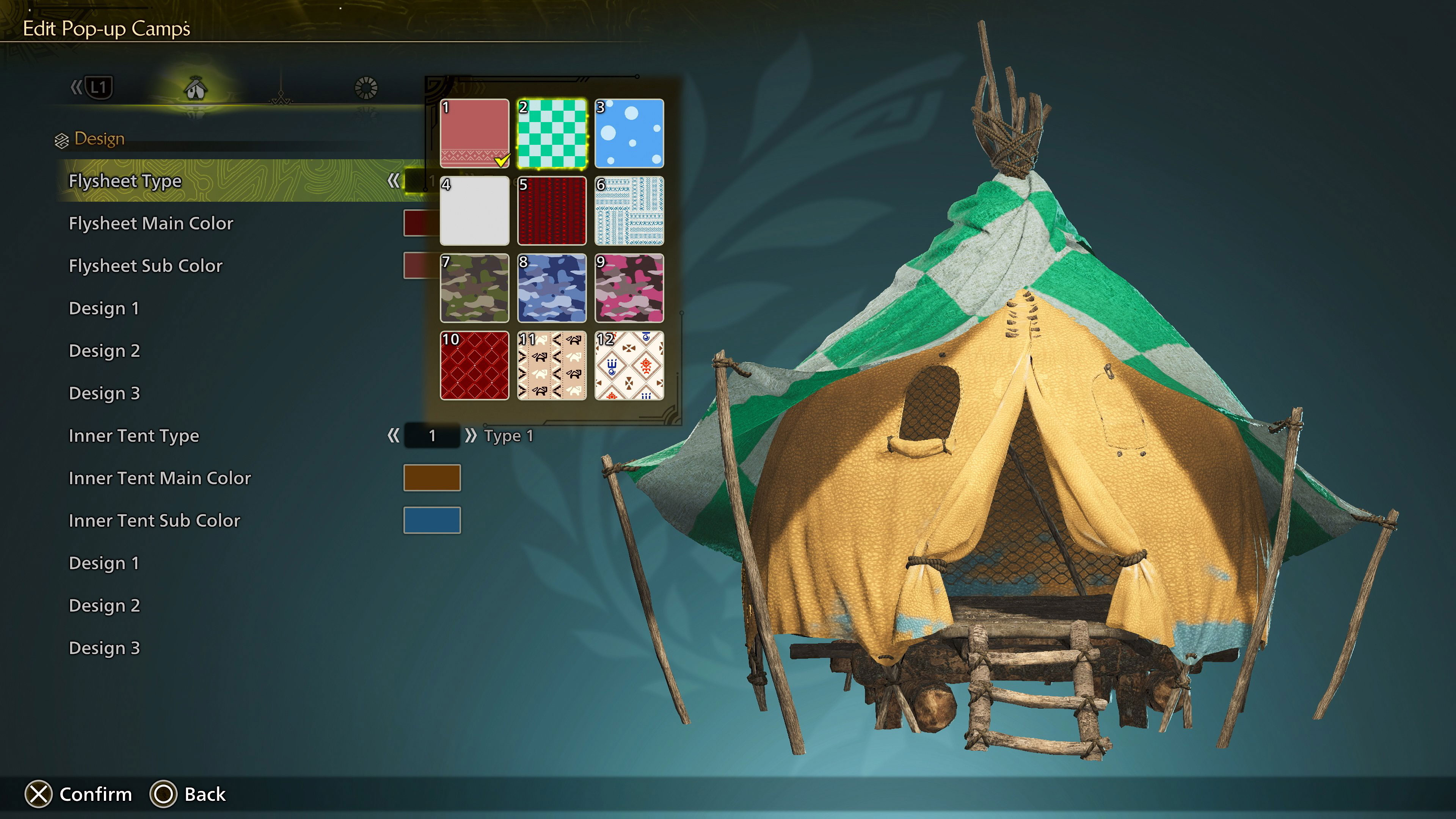Click the right arrow for Inner Tent Type

pos(470,435)
